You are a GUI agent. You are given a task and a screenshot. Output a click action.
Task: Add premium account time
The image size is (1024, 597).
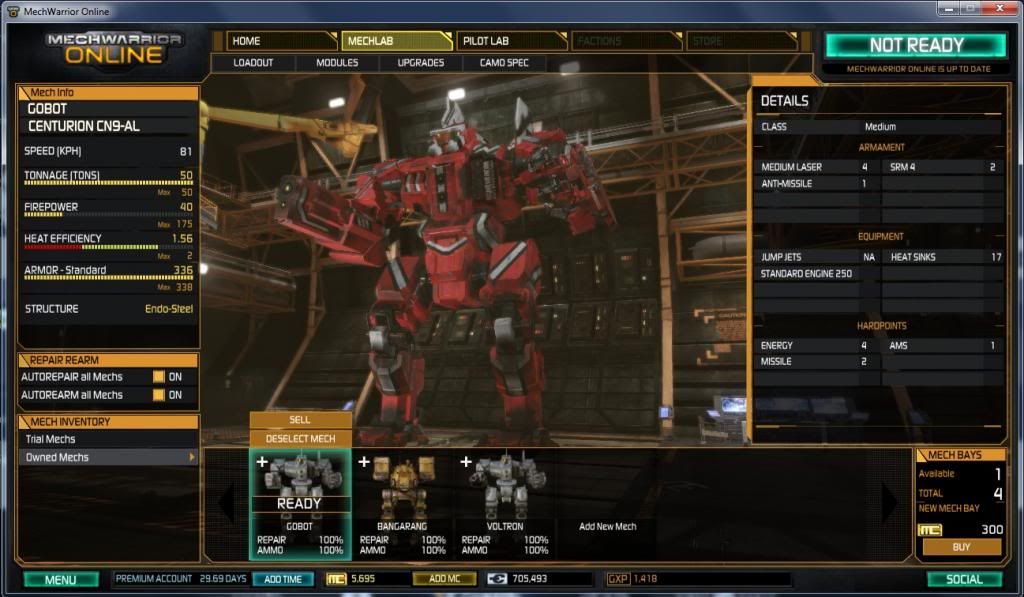(x=283, y=579)
